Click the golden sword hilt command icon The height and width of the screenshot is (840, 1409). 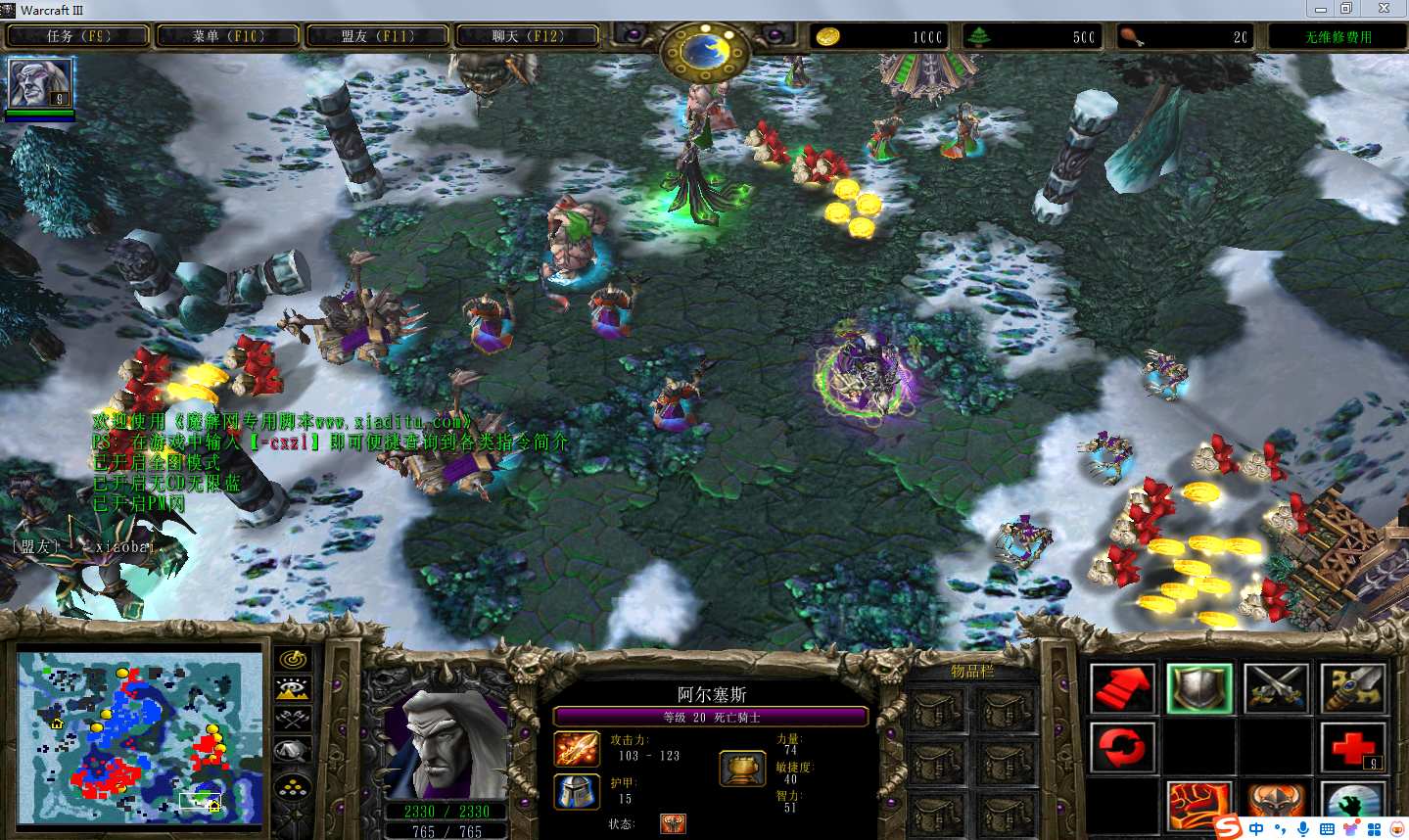[1352, 687]
